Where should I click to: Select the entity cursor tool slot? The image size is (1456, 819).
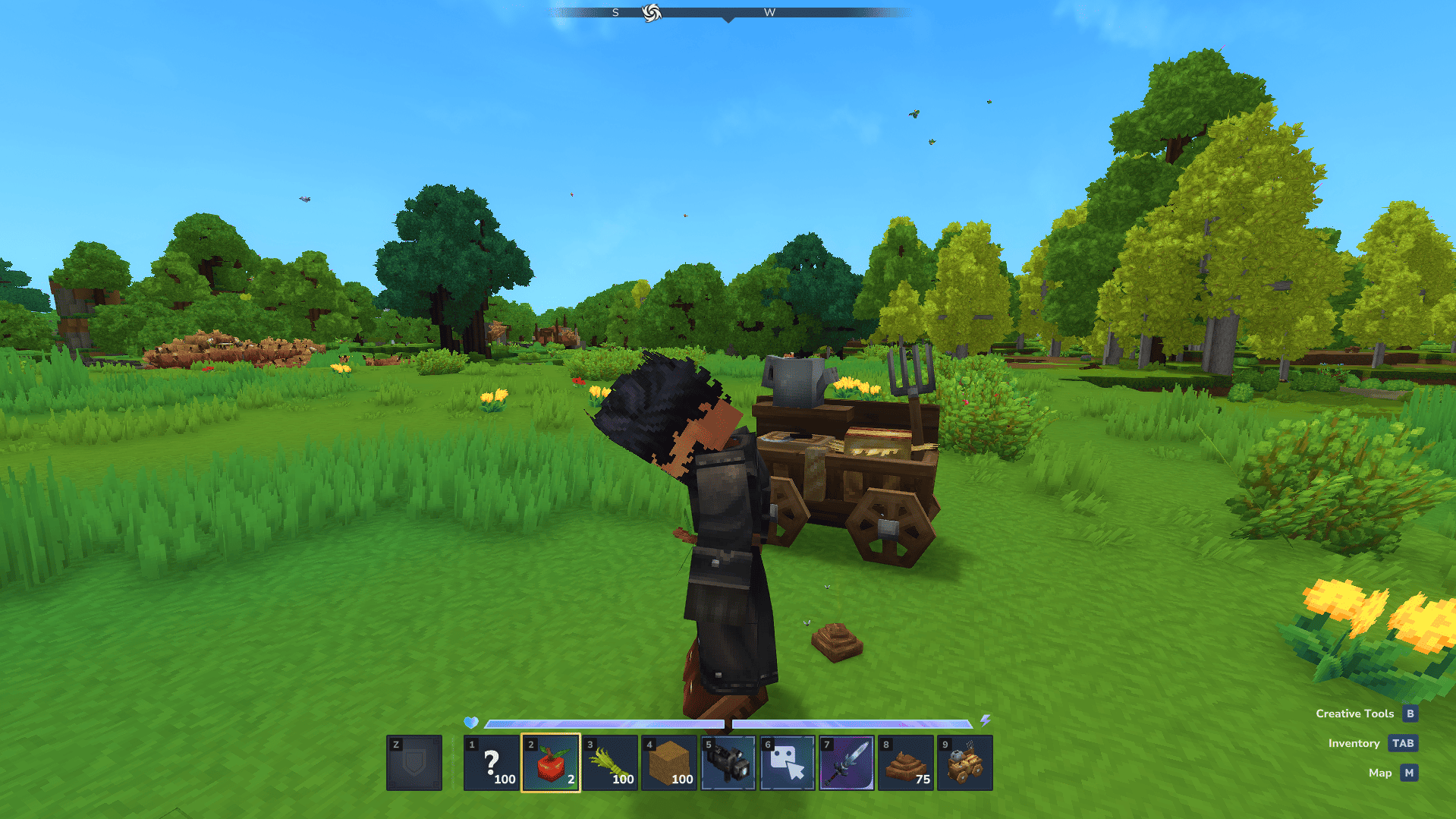(788, 763)
